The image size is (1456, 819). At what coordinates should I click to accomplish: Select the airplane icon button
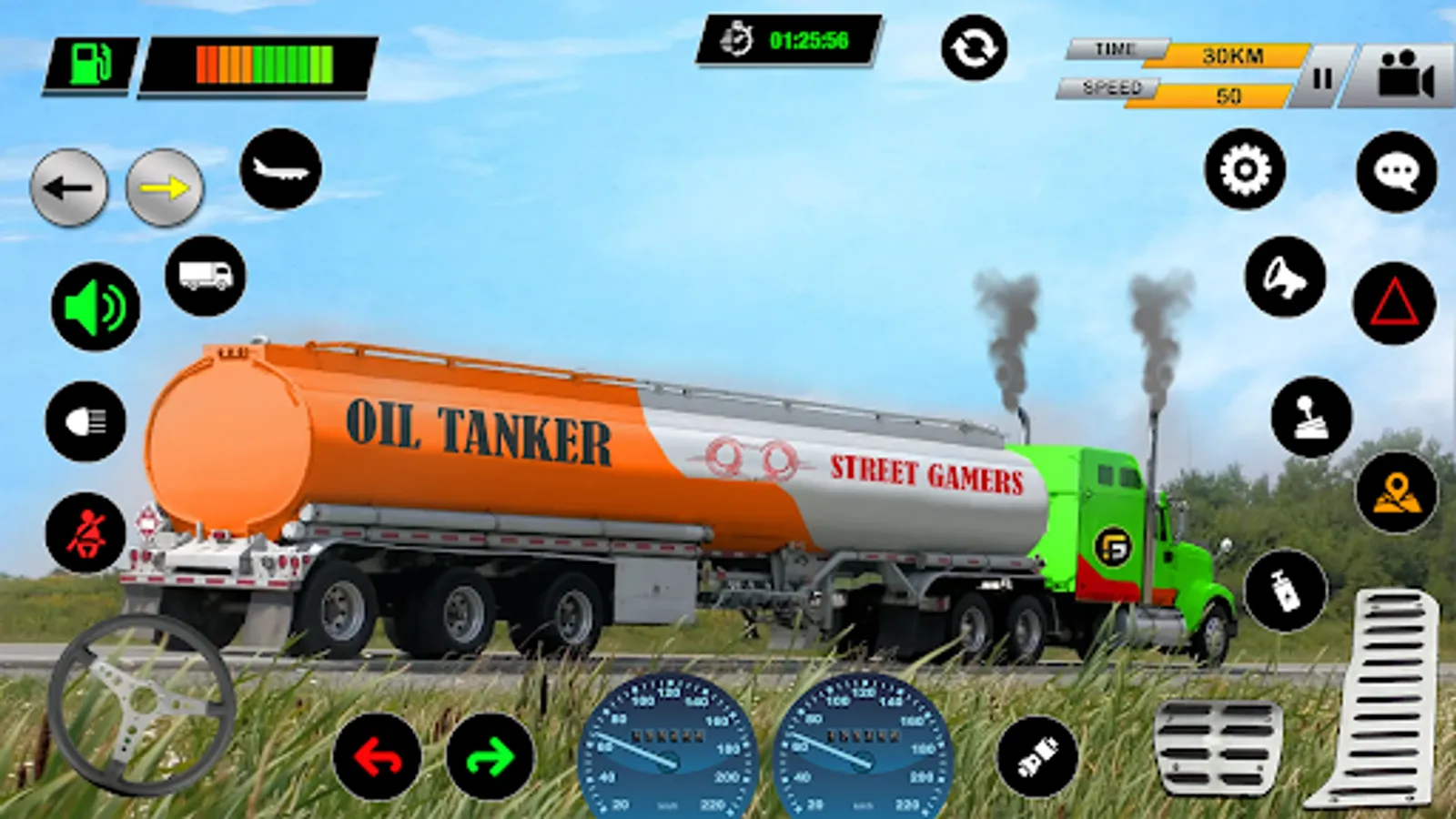click(x=281, y=169)
